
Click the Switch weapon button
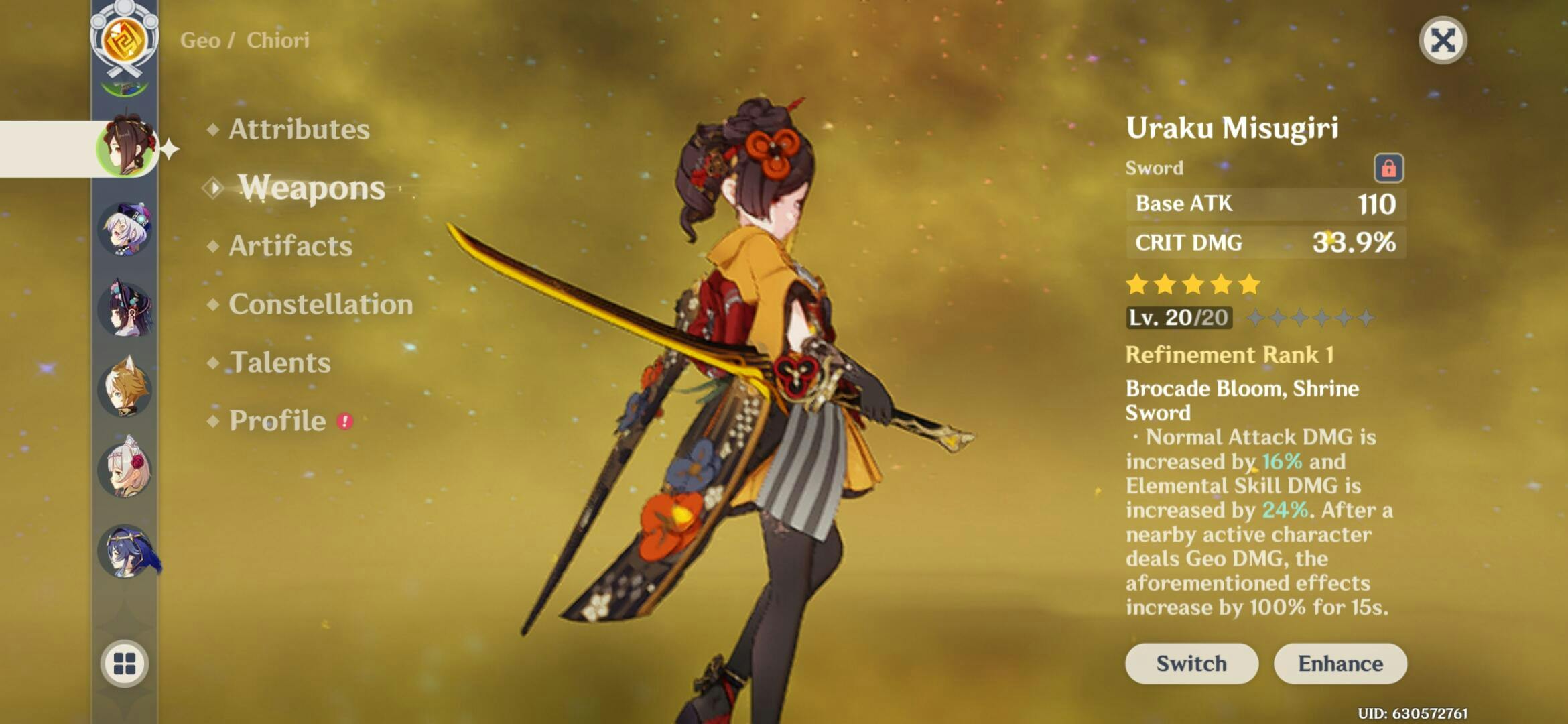(1191, 664)
